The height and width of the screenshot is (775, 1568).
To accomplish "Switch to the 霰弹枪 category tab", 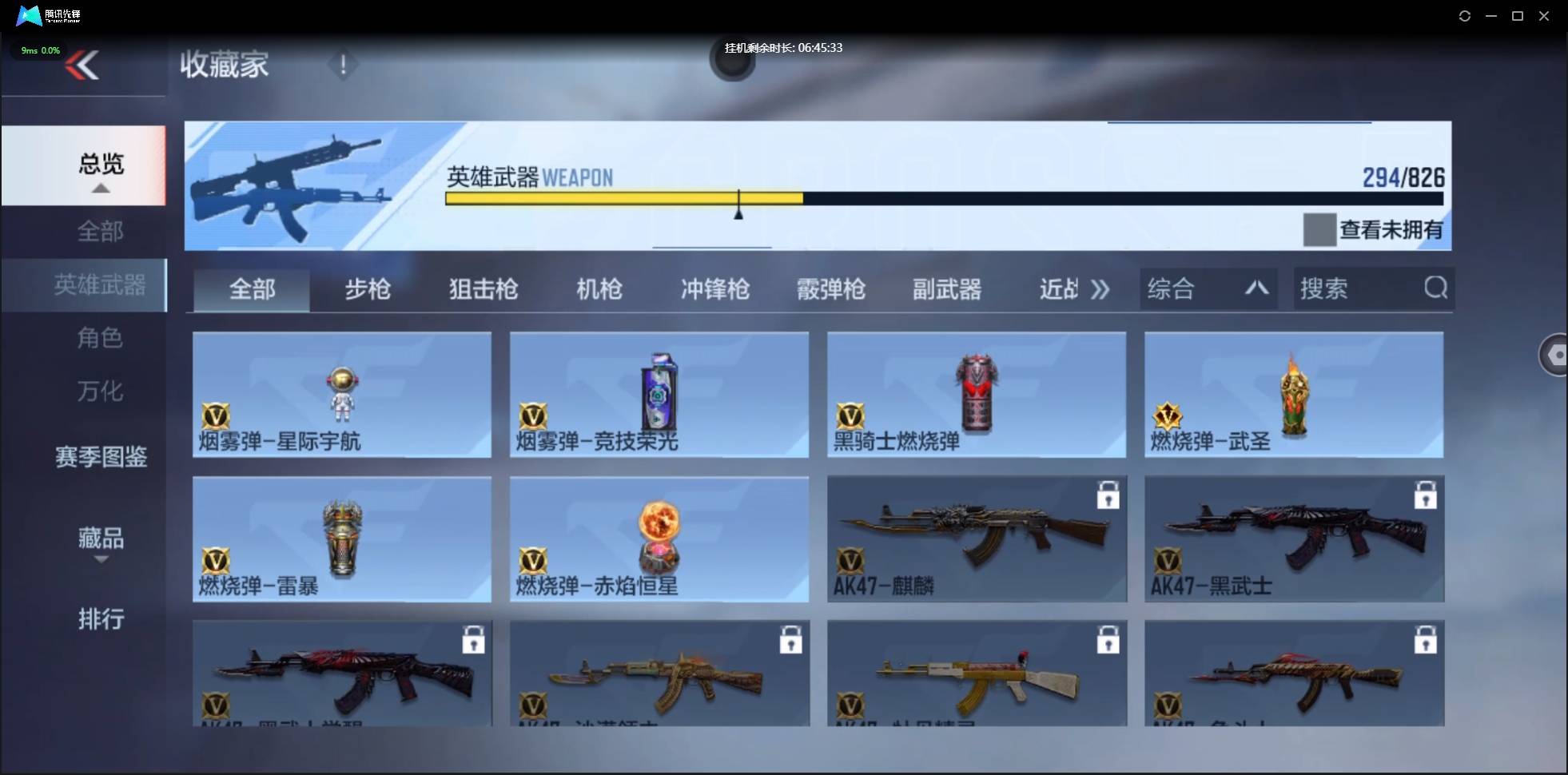I will (830, 289).
